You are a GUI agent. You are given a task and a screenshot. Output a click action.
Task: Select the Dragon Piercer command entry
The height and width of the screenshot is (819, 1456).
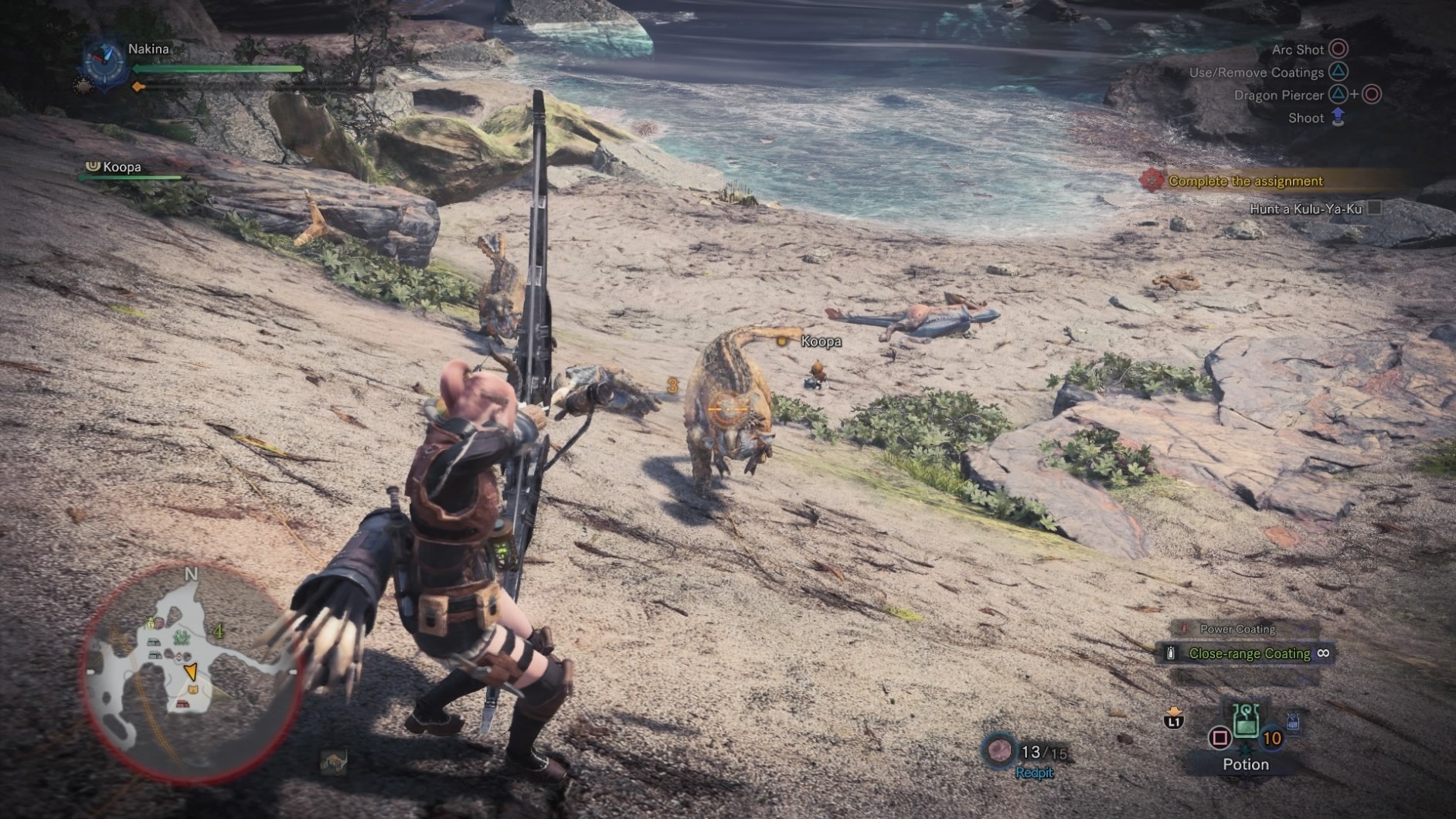pos(1279,95)
